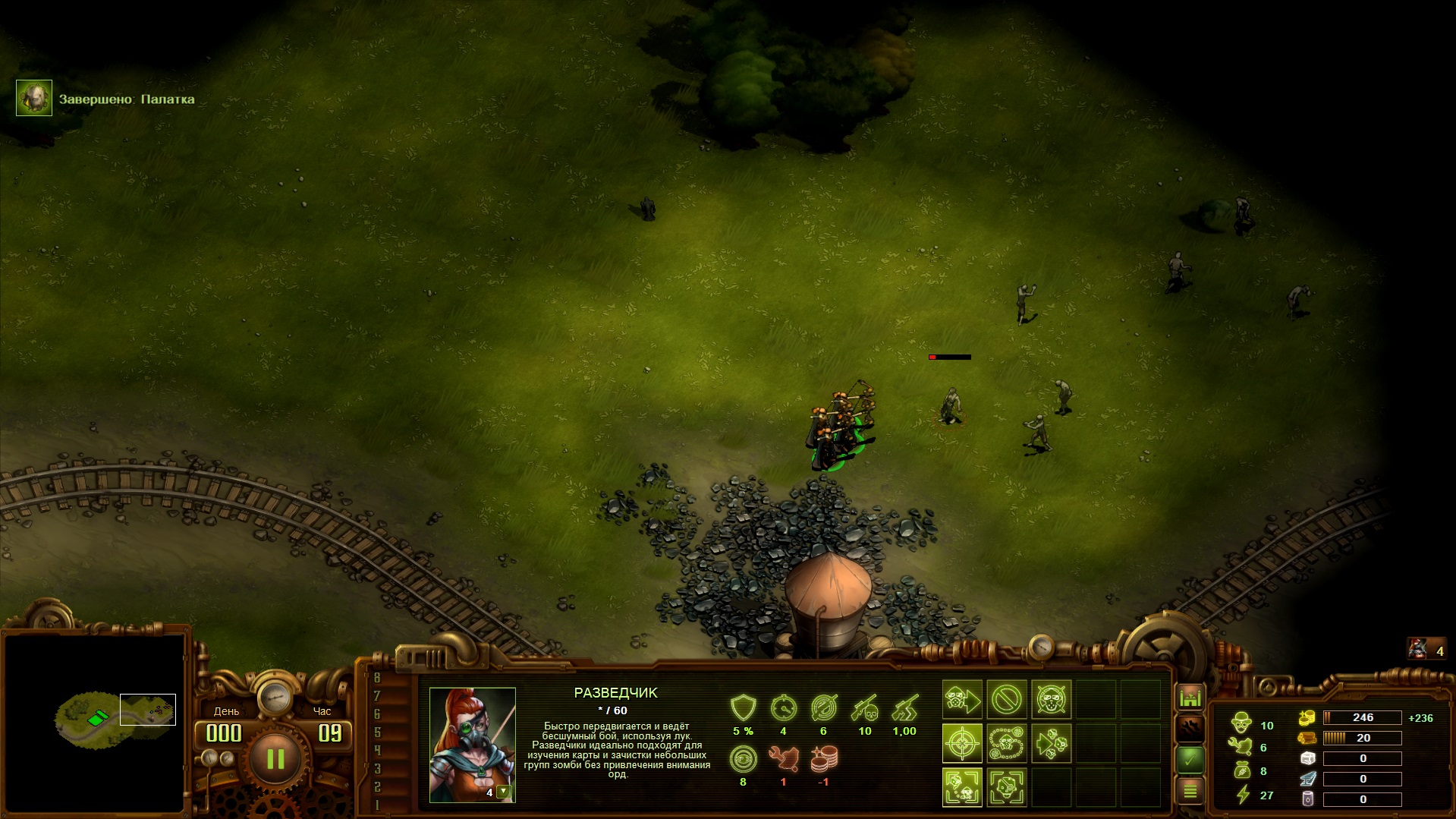Click the wrench repair button
Viewport: 1456px width, 819px height.
1190,728
